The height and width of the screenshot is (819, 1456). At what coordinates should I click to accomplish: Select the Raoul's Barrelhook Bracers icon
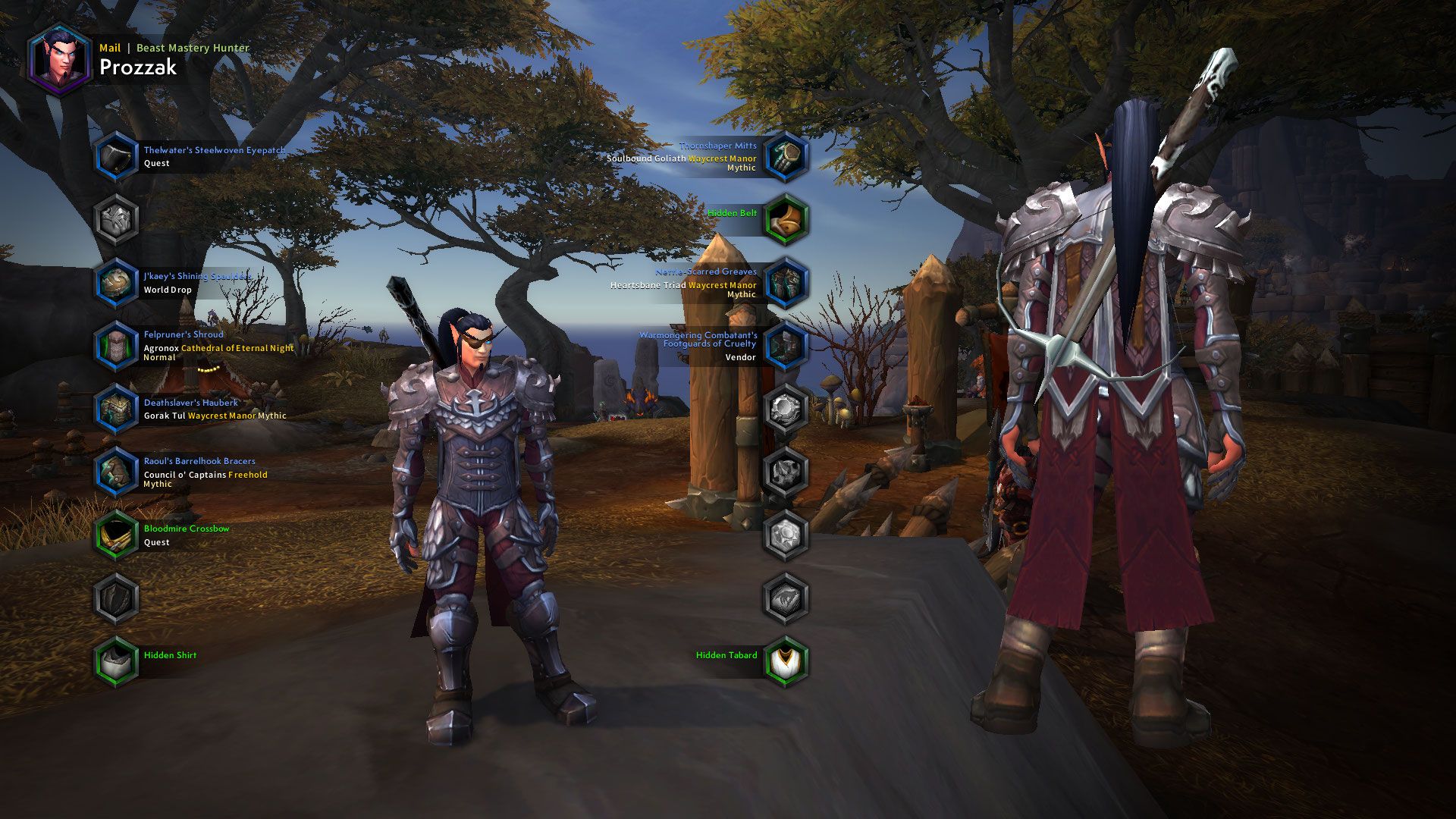[x=115, y=472]
